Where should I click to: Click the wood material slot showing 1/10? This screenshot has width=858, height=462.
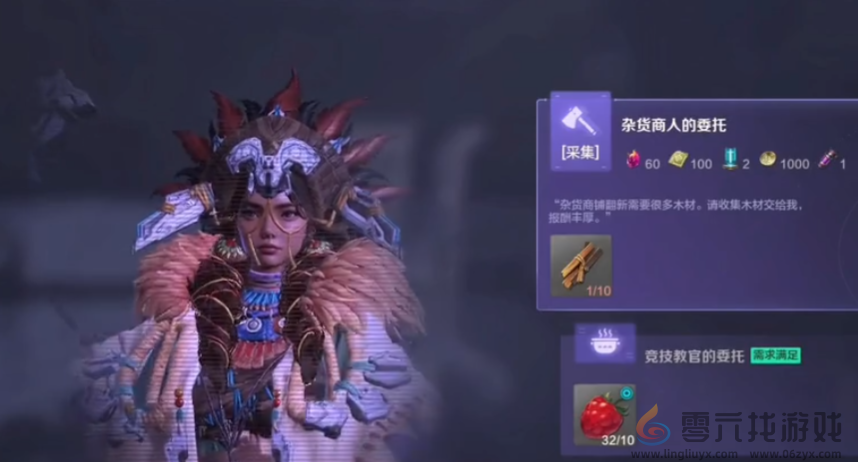[581, 265]
